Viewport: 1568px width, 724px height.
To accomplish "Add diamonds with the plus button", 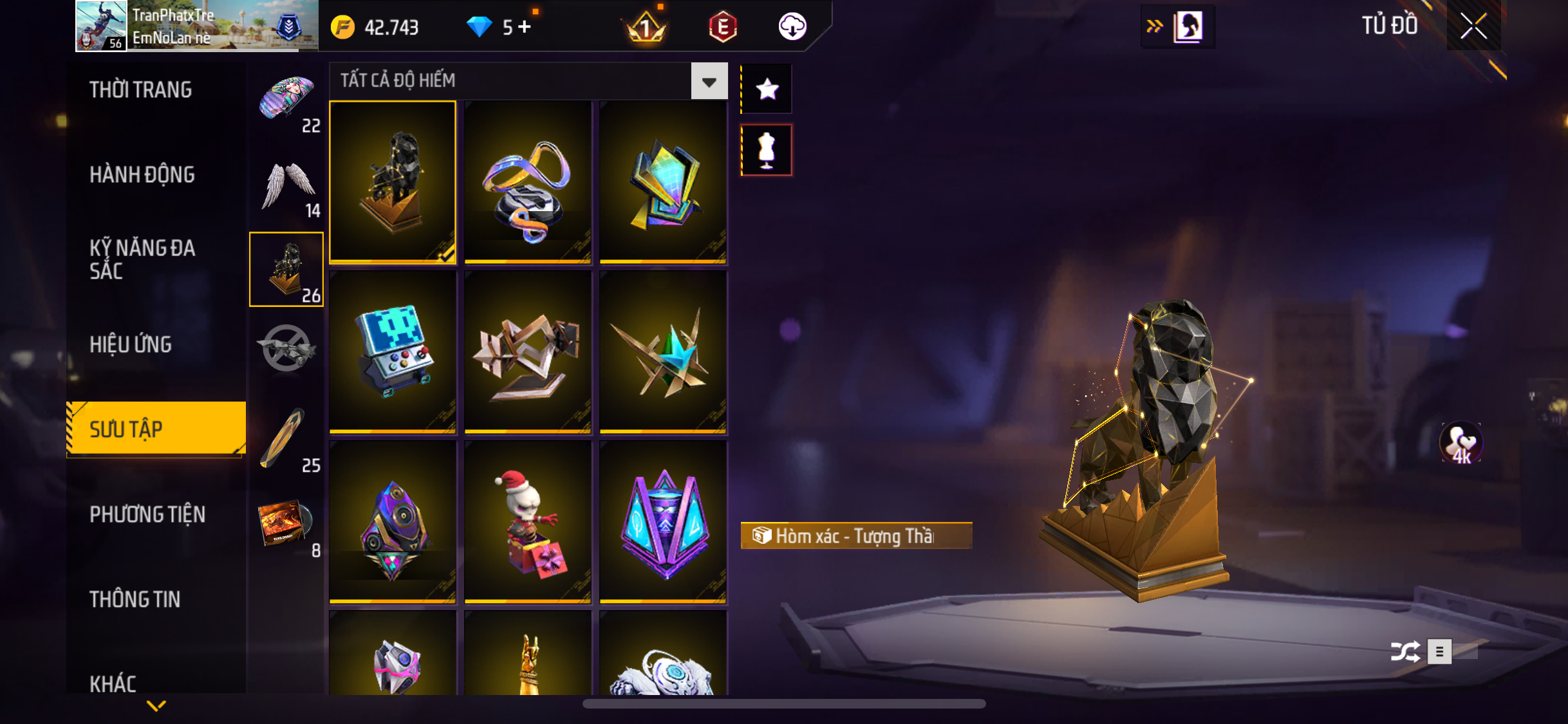I will [x=525, y=27].
